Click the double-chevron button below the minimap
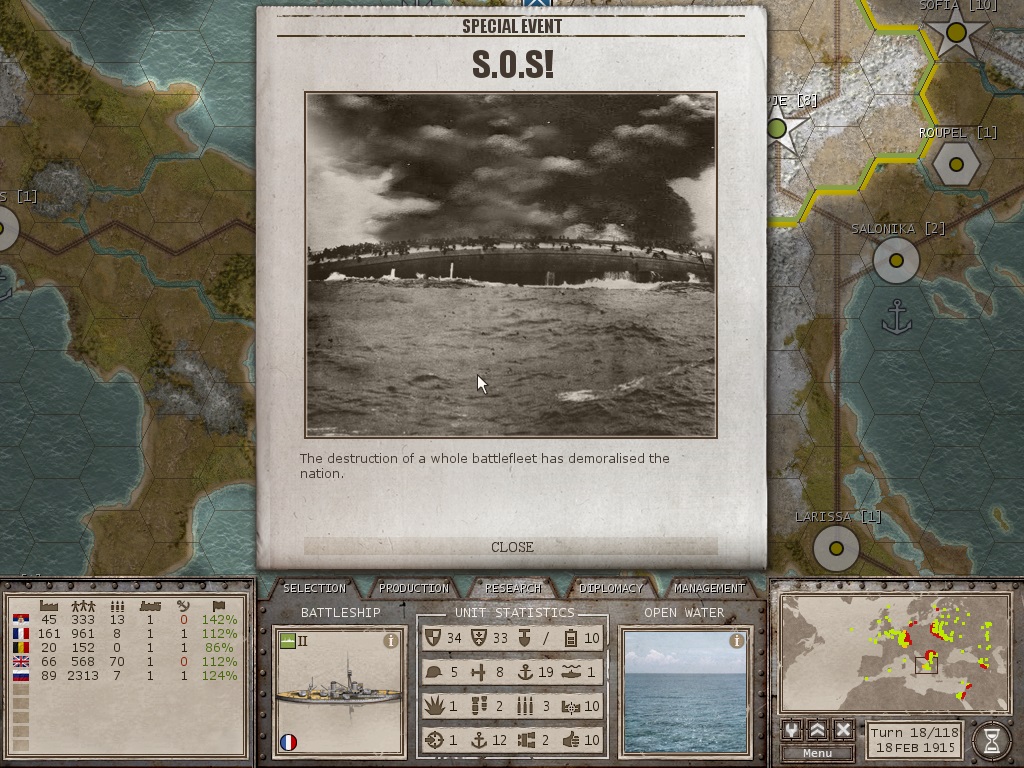This screenshot has height=768, width=1024. coord(817,730)
